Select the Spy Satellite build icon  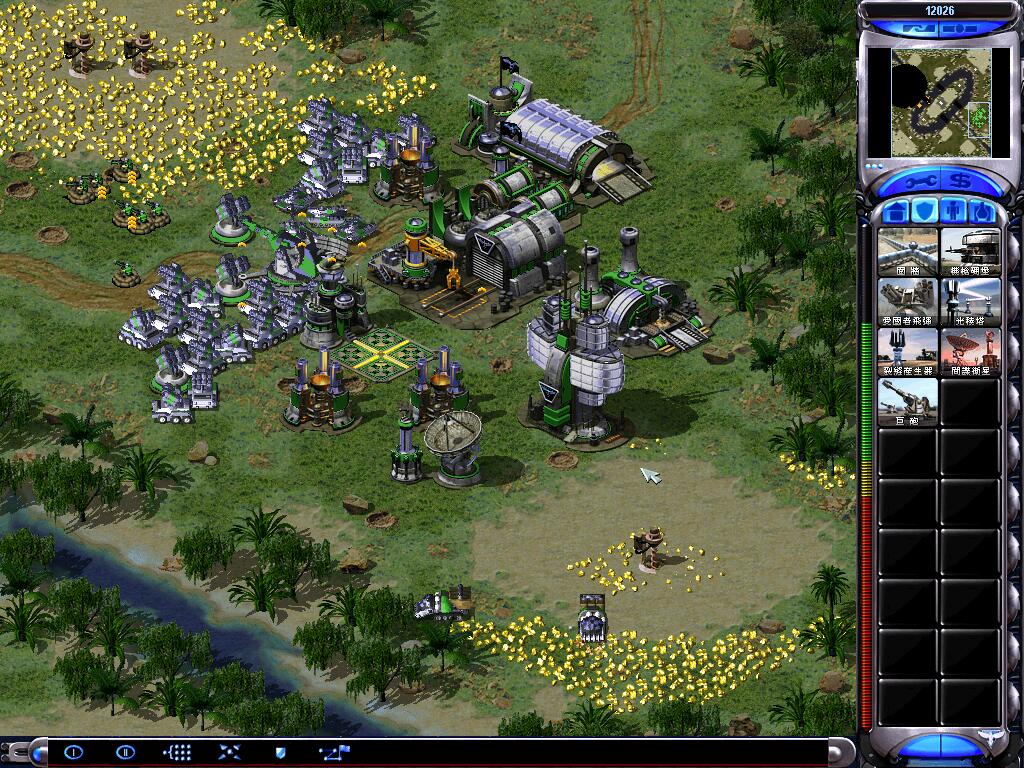pyautogui.click(x=970, y=351)
